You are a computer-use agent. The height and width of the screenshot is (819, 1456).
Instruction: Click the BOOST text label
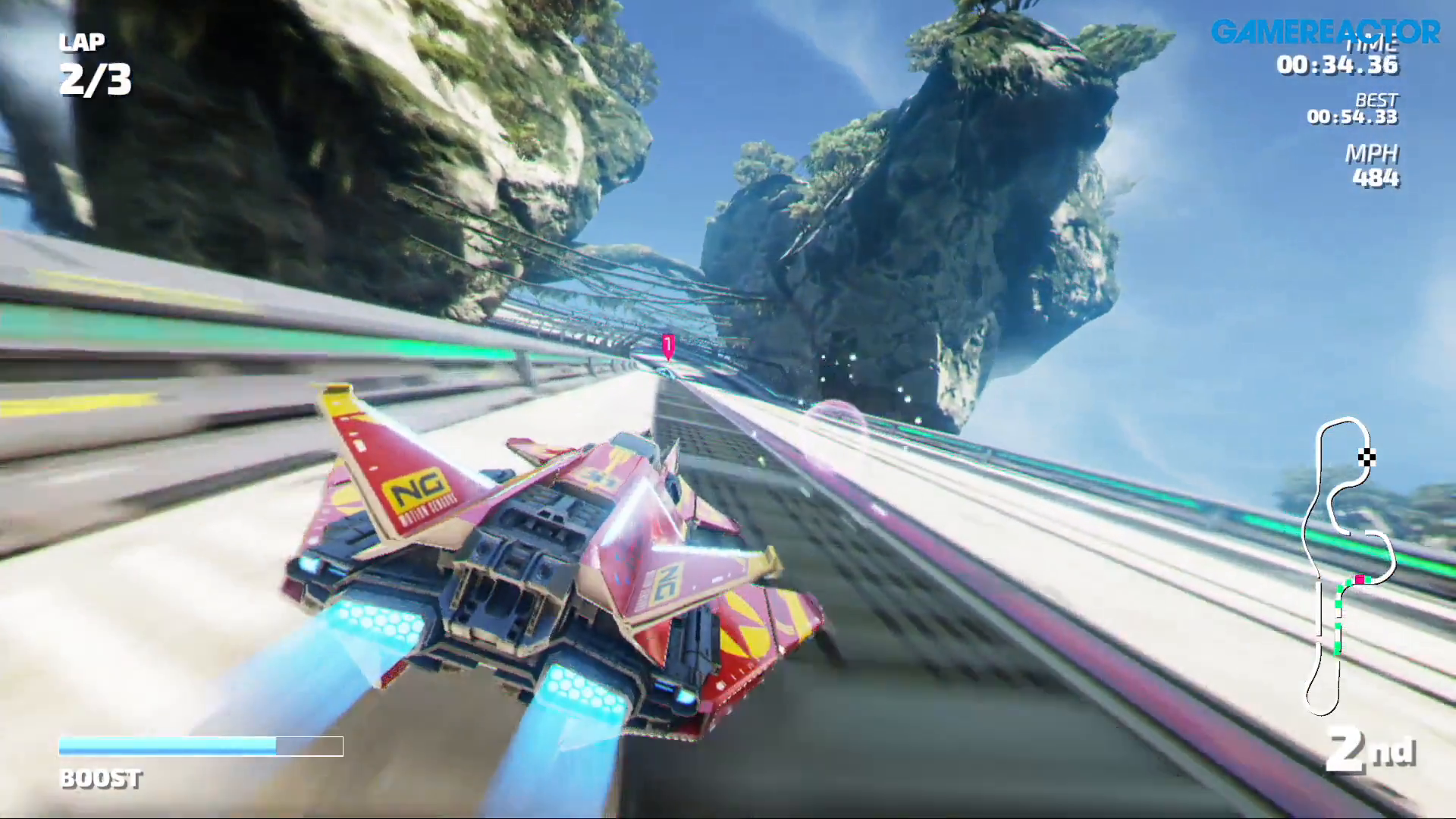[x=99, y=779]
